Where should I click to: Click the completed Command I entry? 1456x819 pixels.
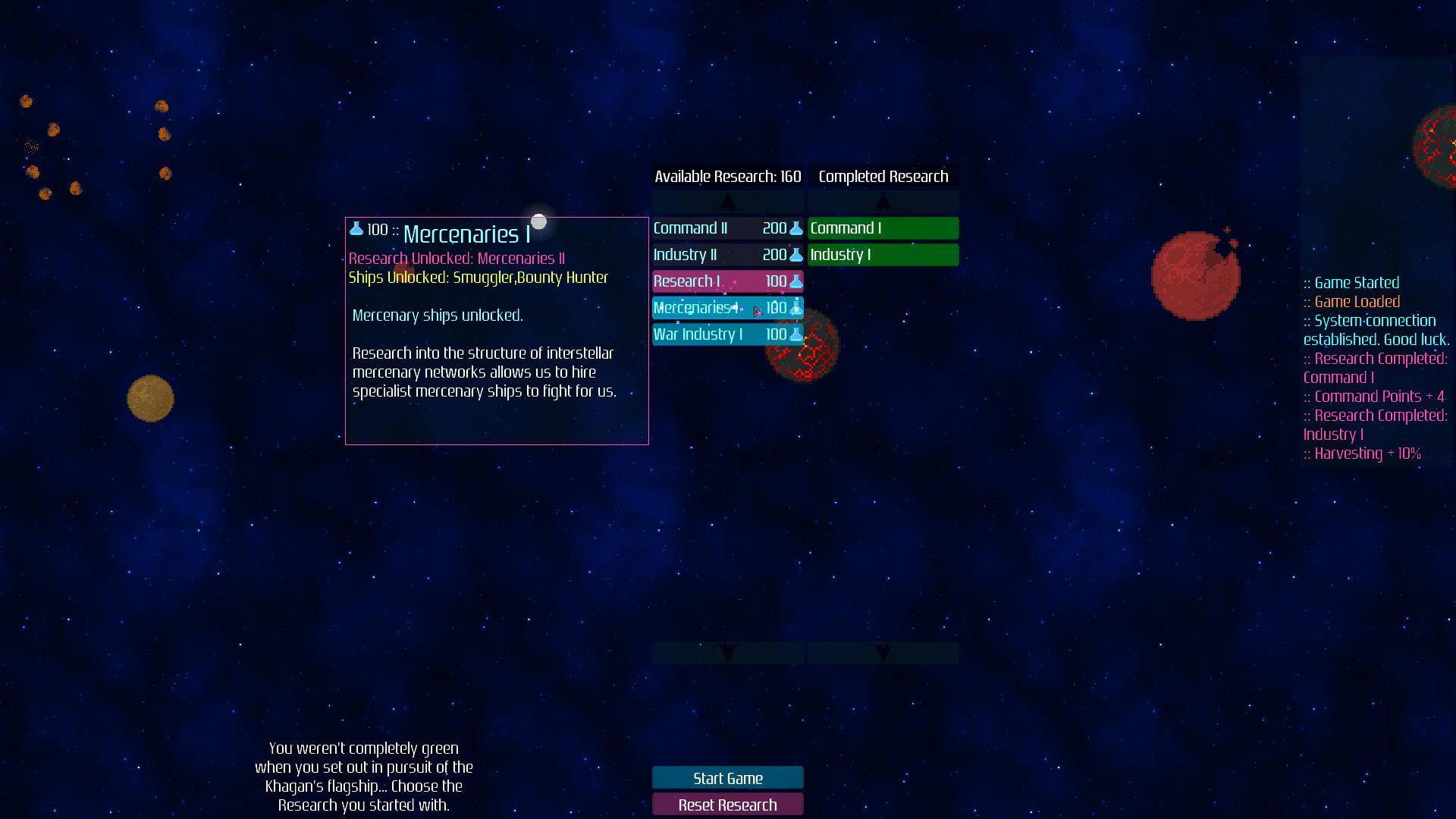tap(882, 227)
